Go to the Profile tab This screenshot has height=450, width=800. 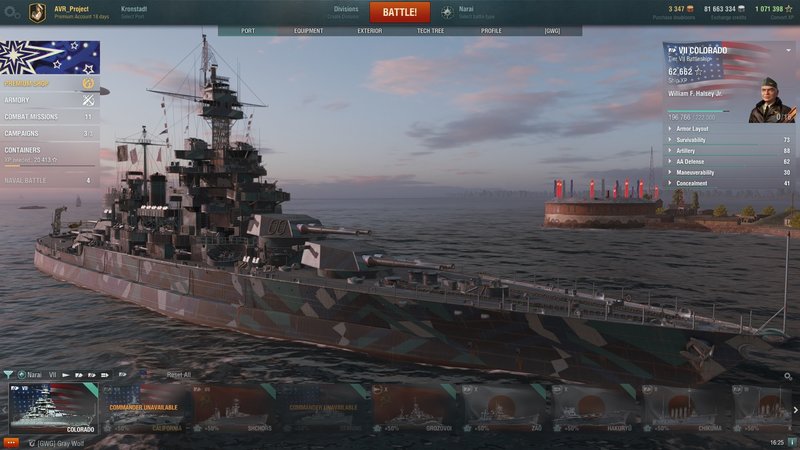point(491,31)
